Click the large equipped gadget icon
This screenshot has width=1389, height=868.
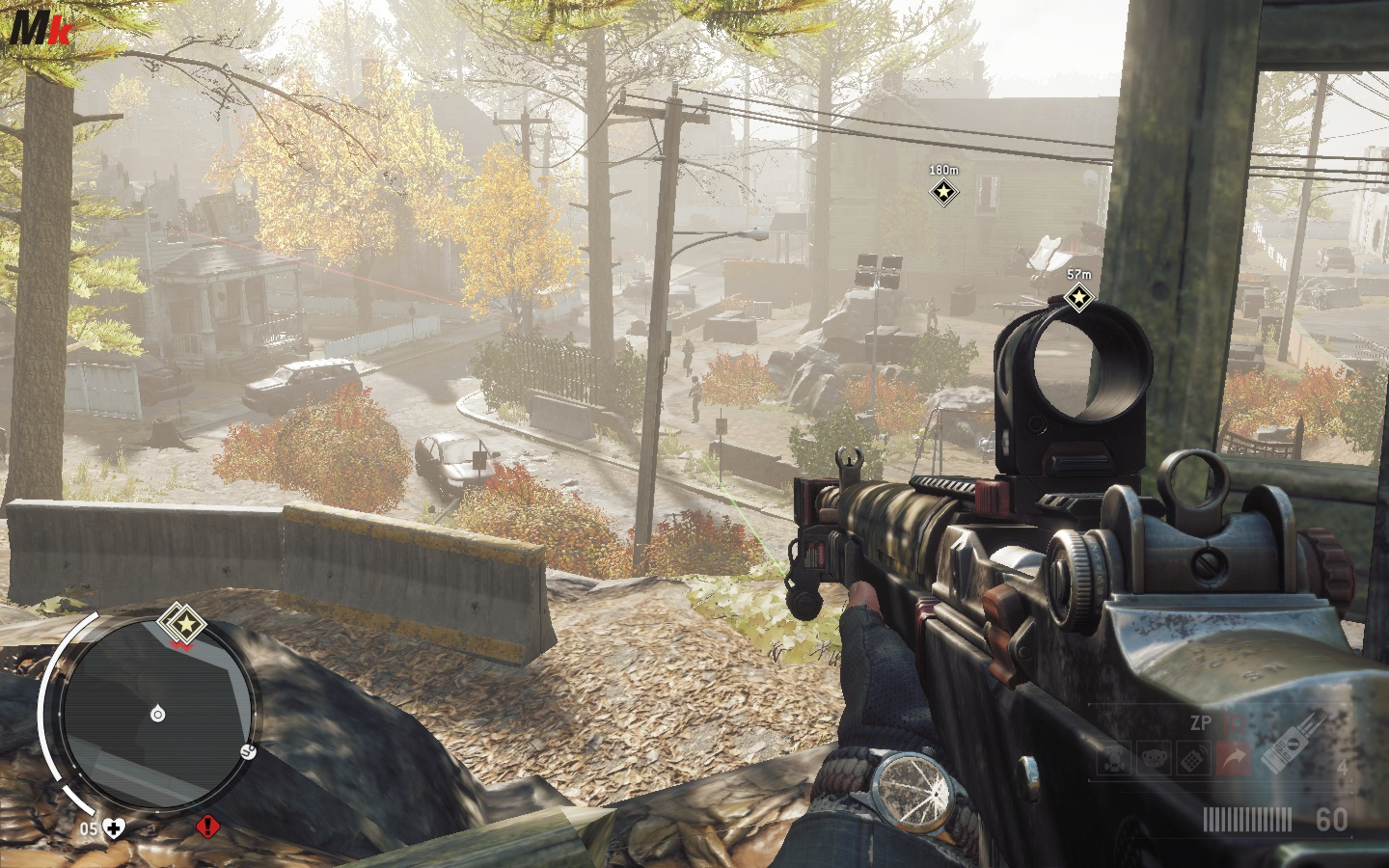point(1293,743)
